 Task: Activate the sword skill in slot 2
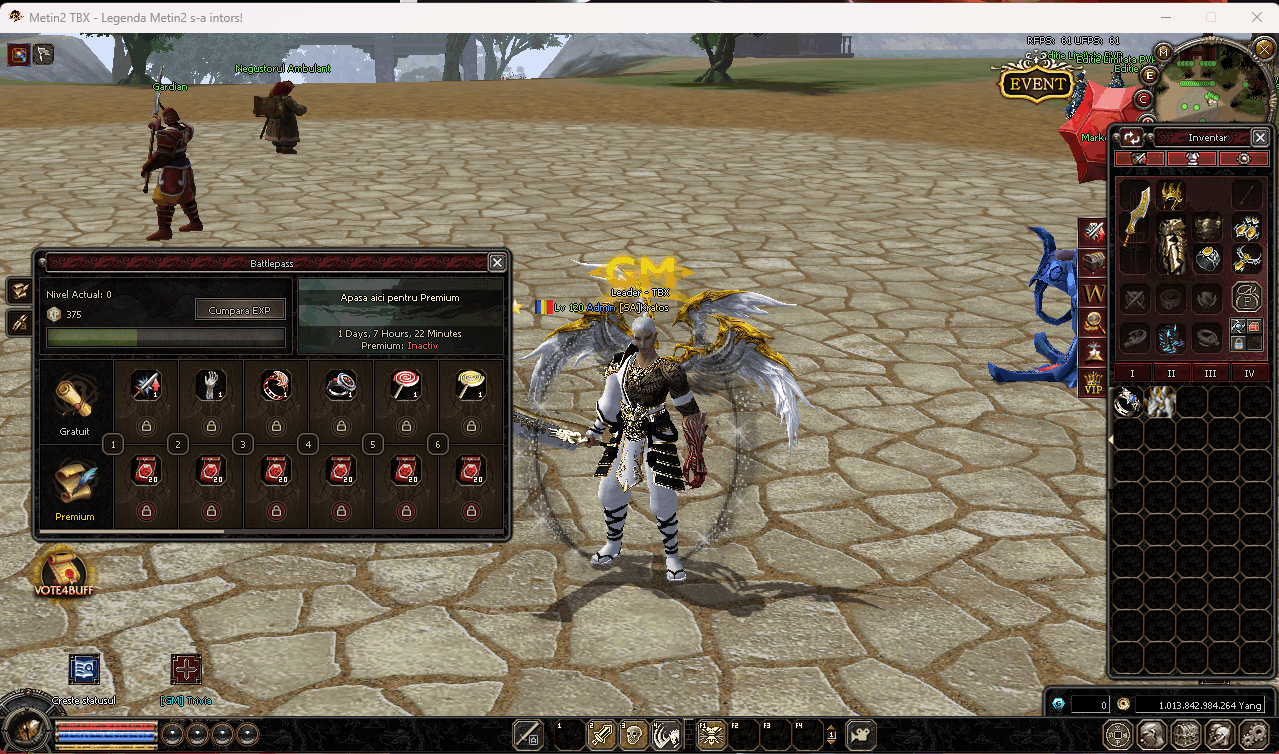[601, 736]
